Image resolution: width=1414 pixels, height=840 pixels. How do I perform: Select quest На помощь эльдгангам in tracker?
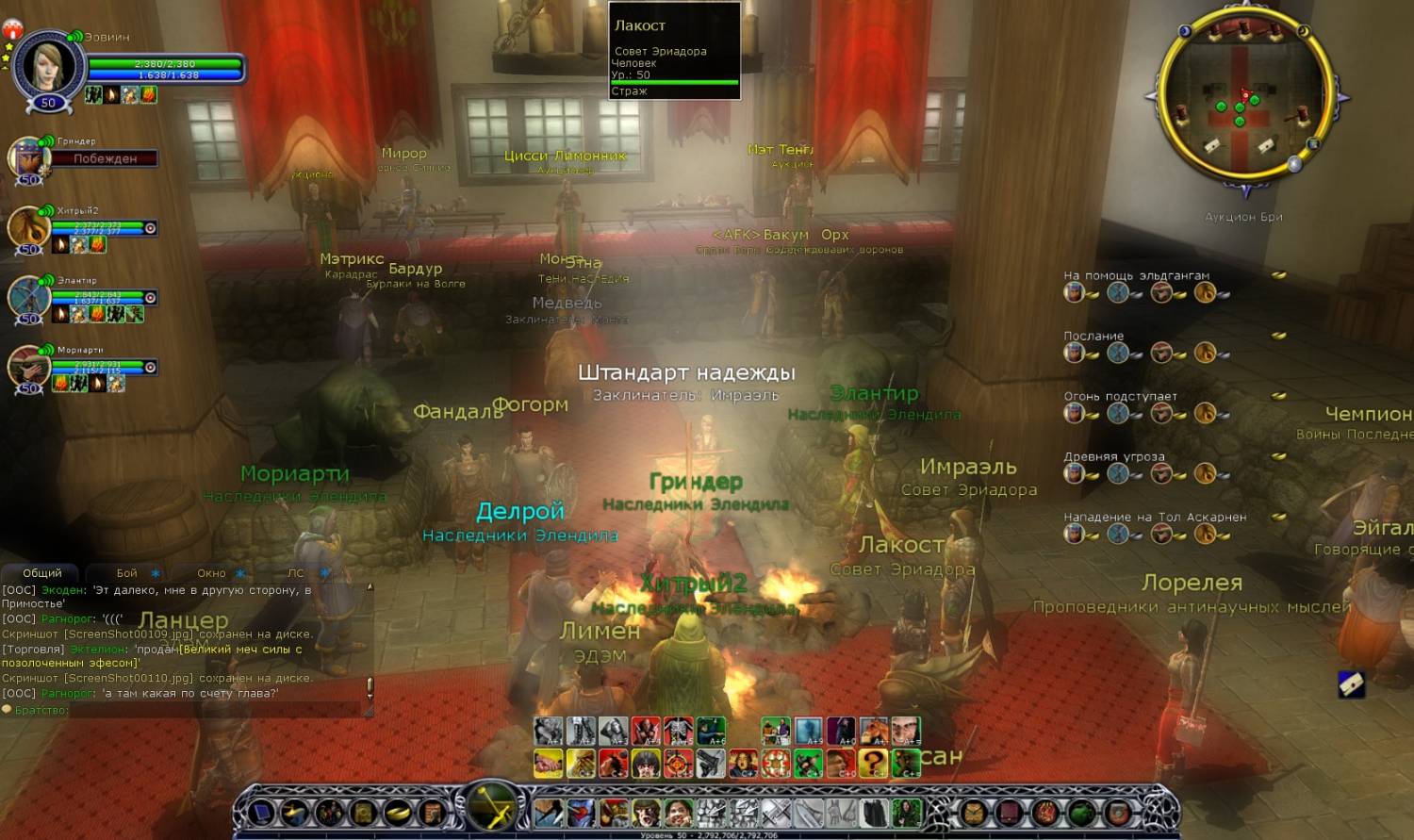point(1136,275)
